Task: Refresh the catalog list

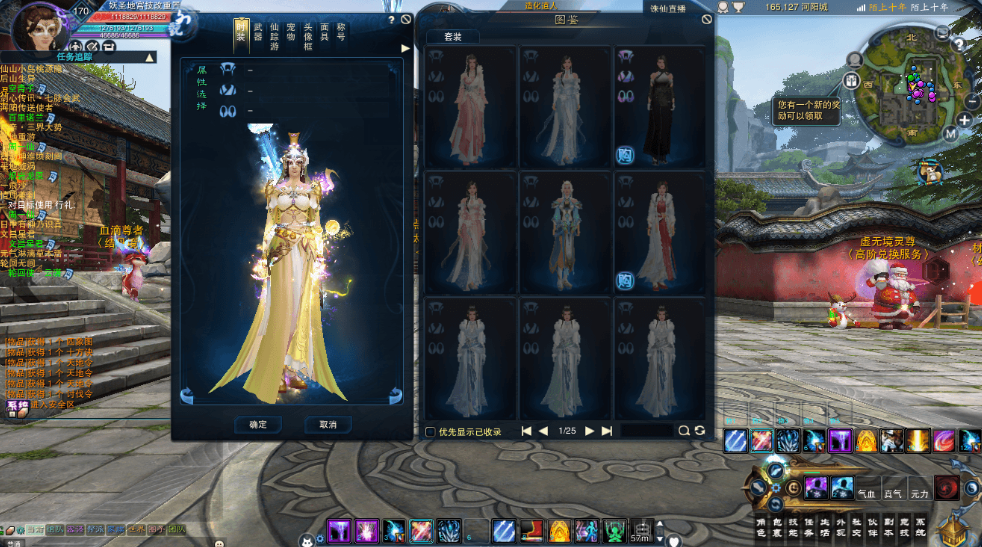Action: click(x=700, y=431)
